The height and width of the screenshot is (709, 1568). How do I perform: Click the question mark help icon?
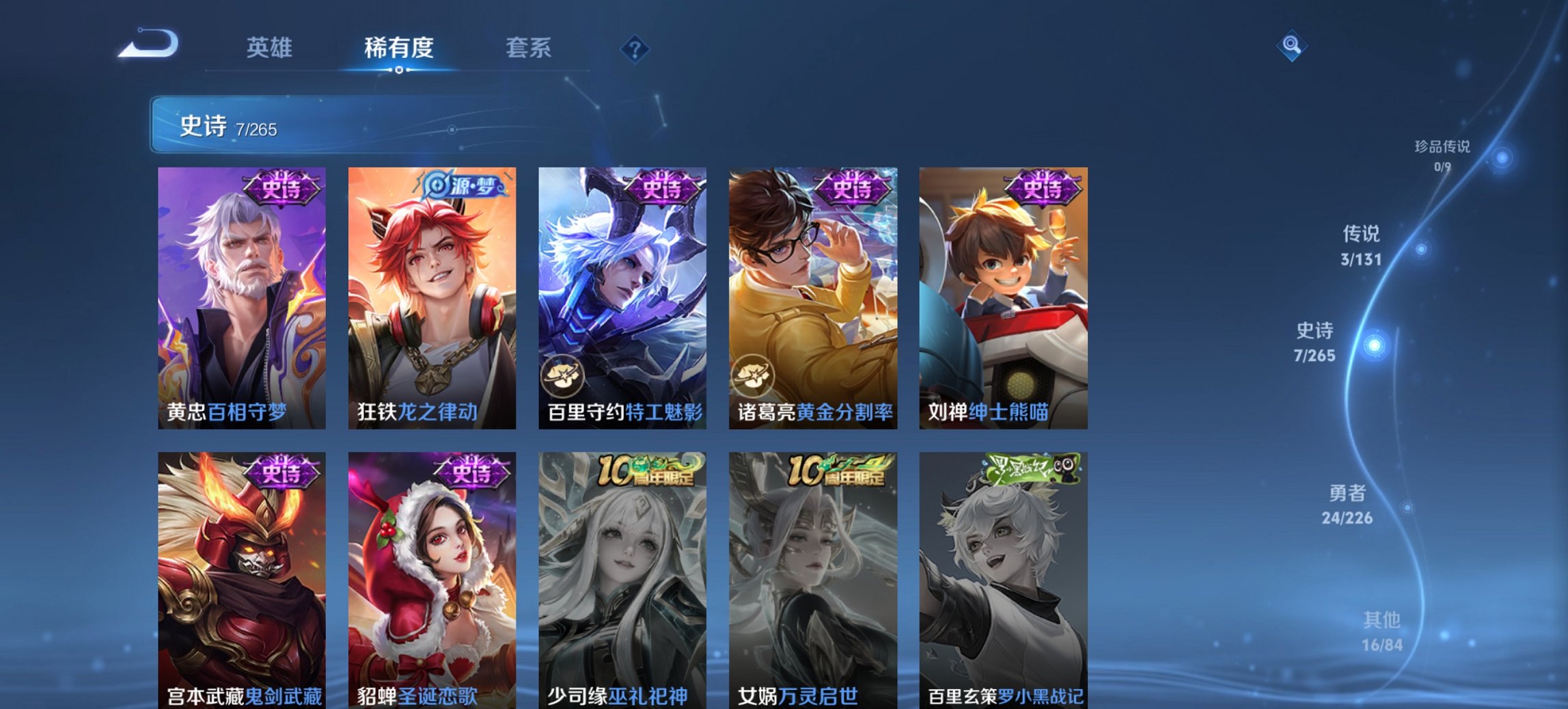point(635,49)
